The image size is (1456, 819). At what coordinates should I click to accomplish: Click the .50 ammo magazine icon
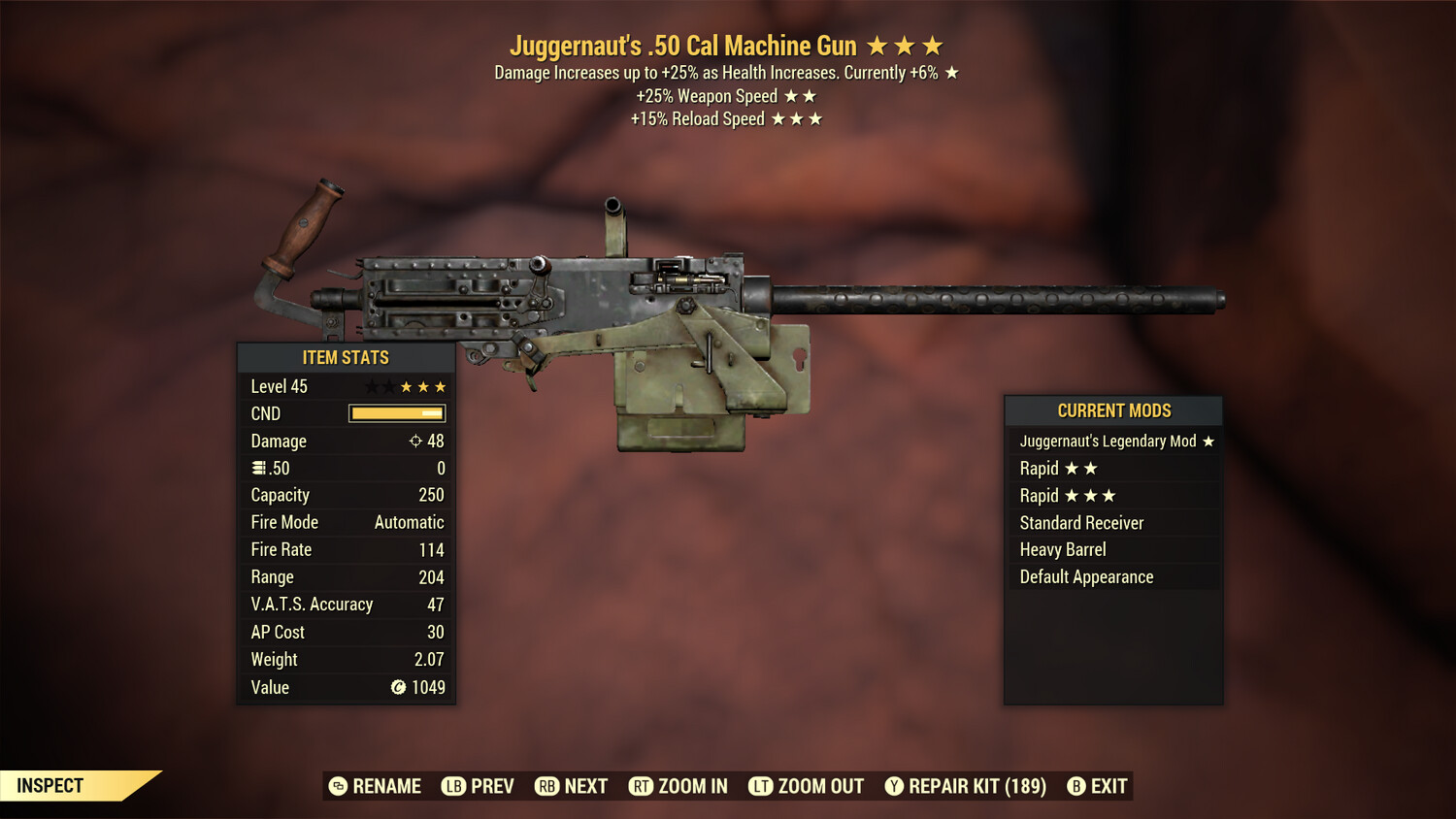pos(257,468)
